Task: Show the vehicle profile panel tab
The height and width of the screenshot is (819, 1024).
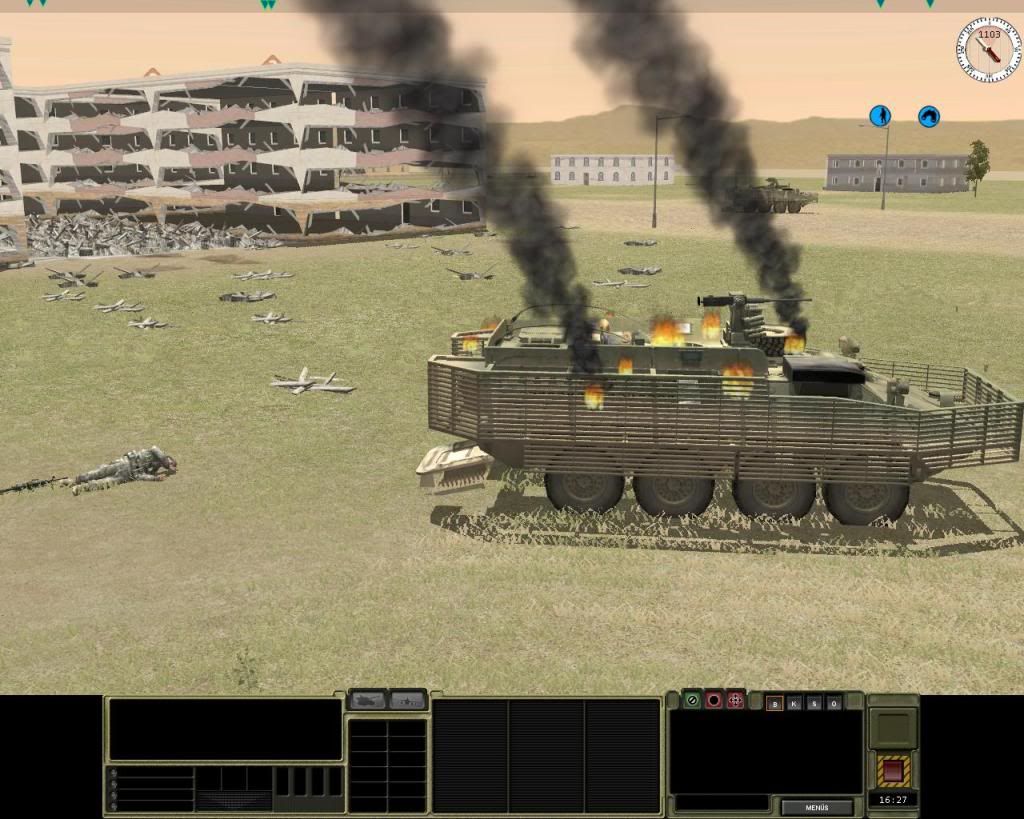Action: [x=367, y=700]
